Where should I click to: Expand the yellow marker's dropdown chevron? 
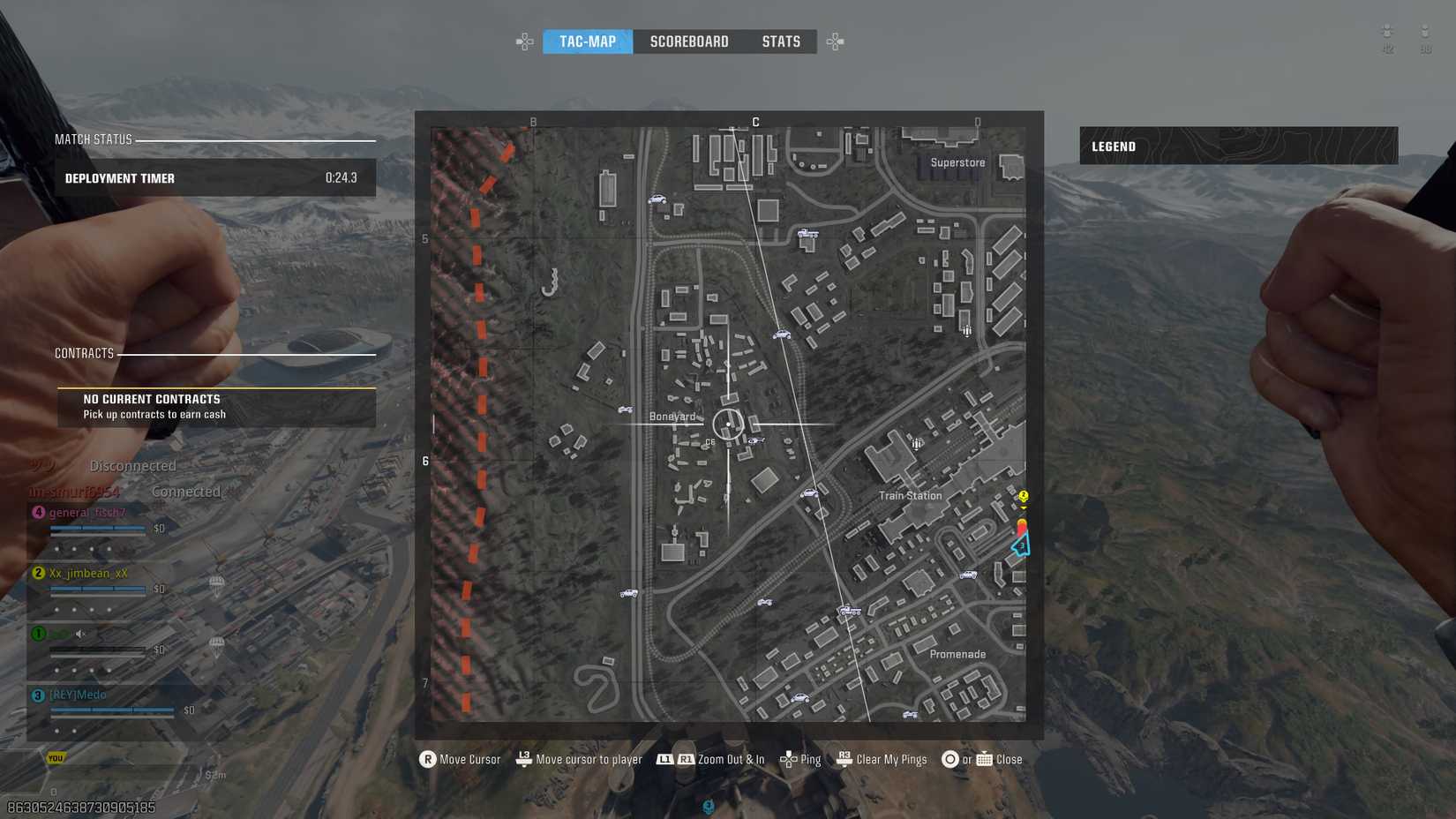(x=1024, y=507)
